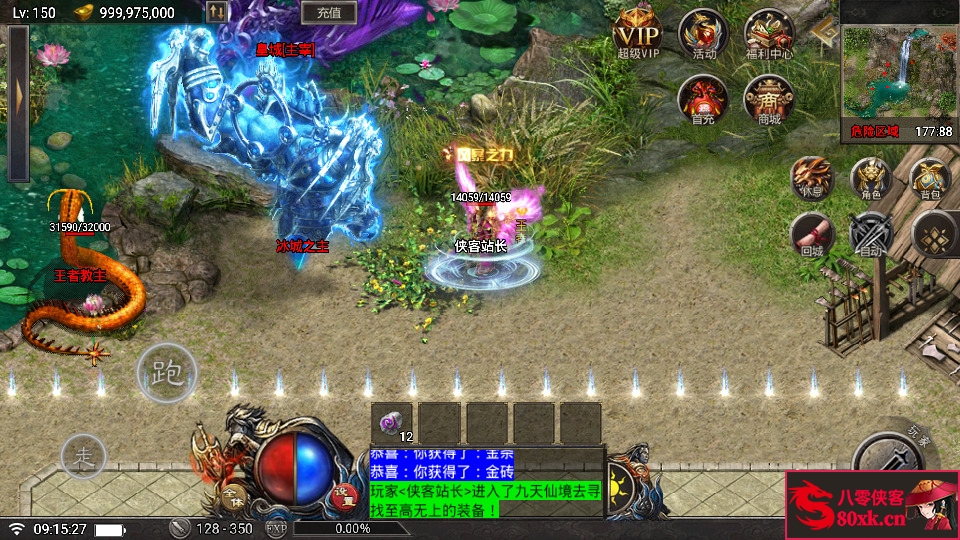Open the 背包 backpack
The height and width of the screenshot is (540, 960).
(x=930, y=178)
